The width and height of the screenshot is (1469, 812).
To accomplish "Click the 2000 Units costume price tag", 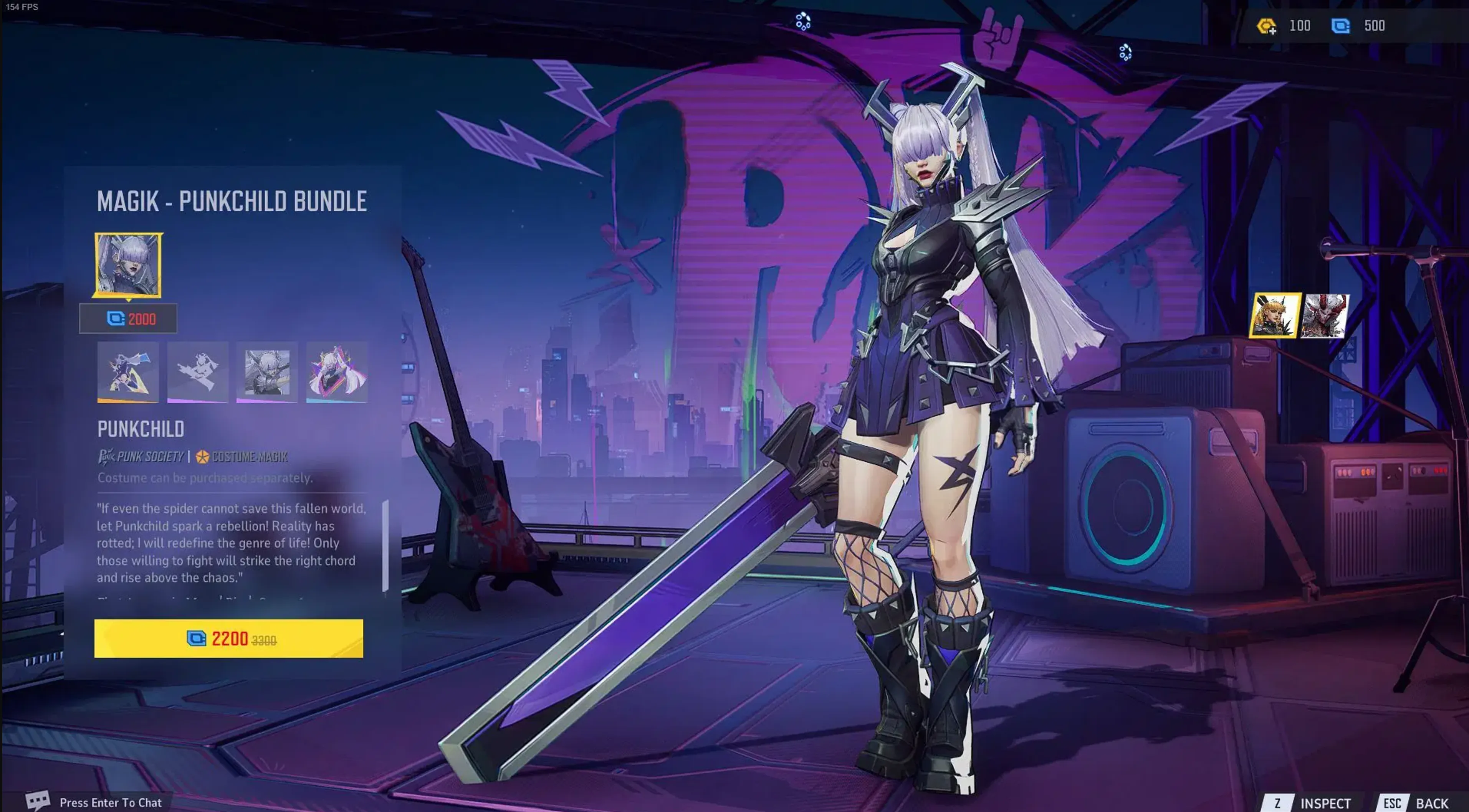I will [x=128, y=319].
